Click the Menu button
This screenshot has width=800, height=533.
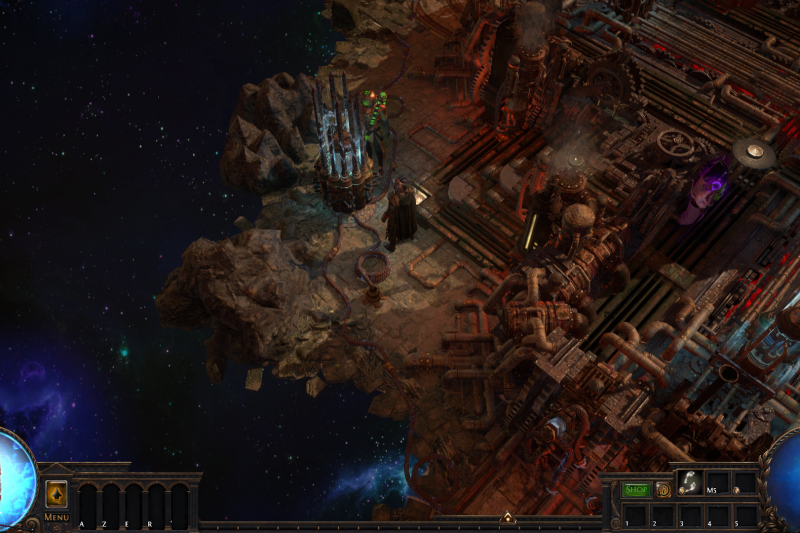tap(56, 516)
